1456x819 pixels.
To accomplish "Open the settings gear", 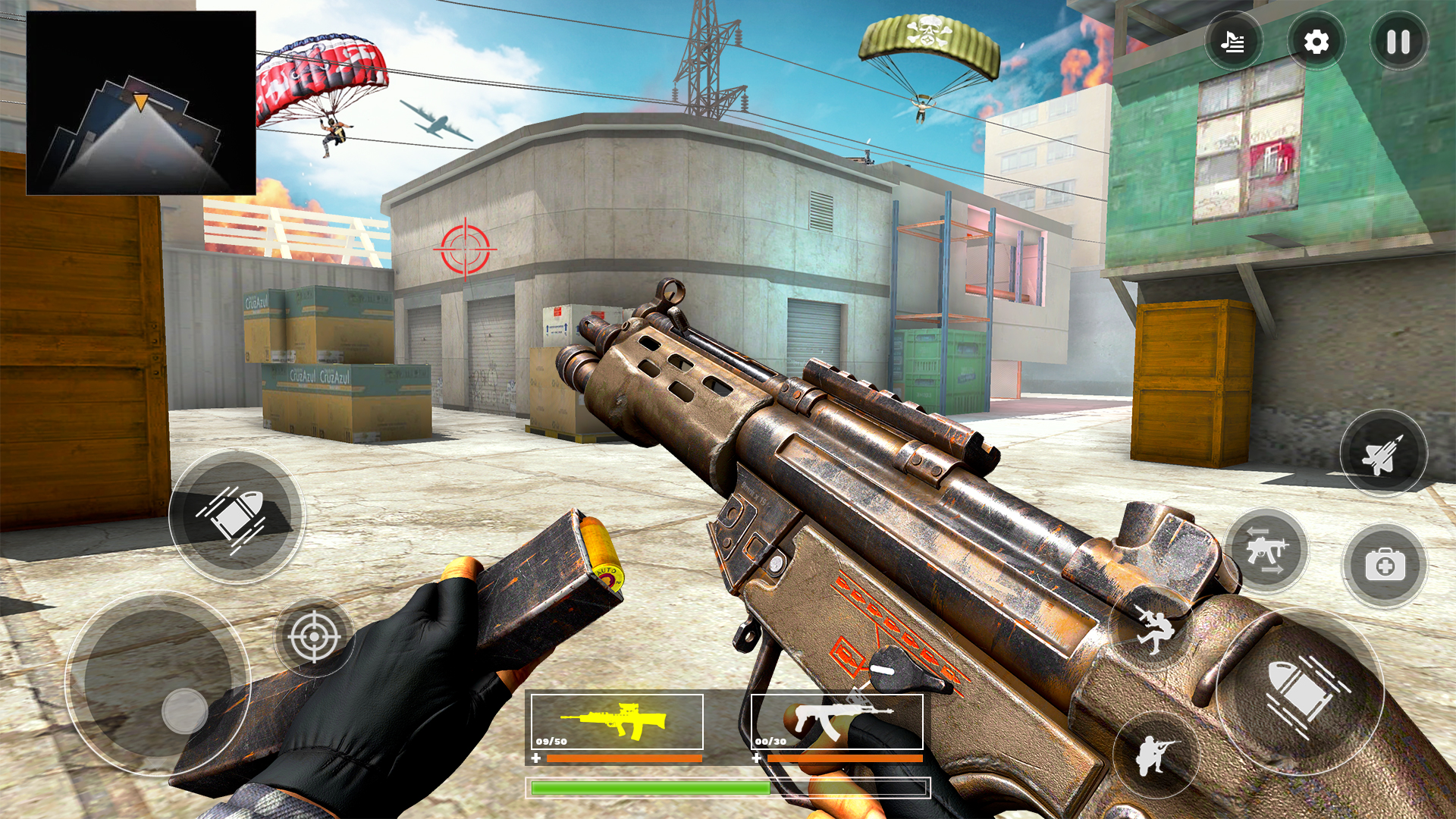I will click(x=1316, y=42).
